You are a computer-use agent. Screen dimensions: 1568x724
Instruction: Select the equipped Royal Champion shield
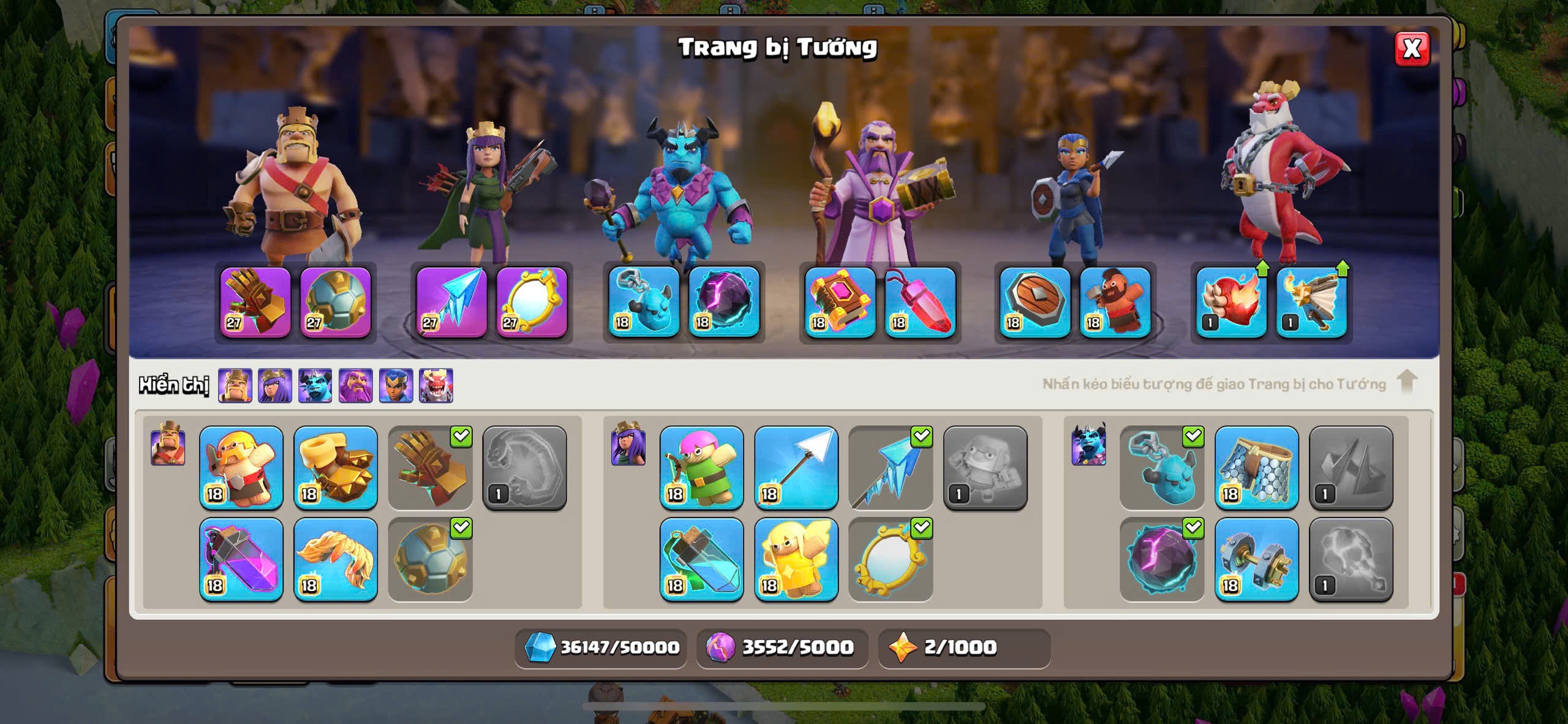1035,302
